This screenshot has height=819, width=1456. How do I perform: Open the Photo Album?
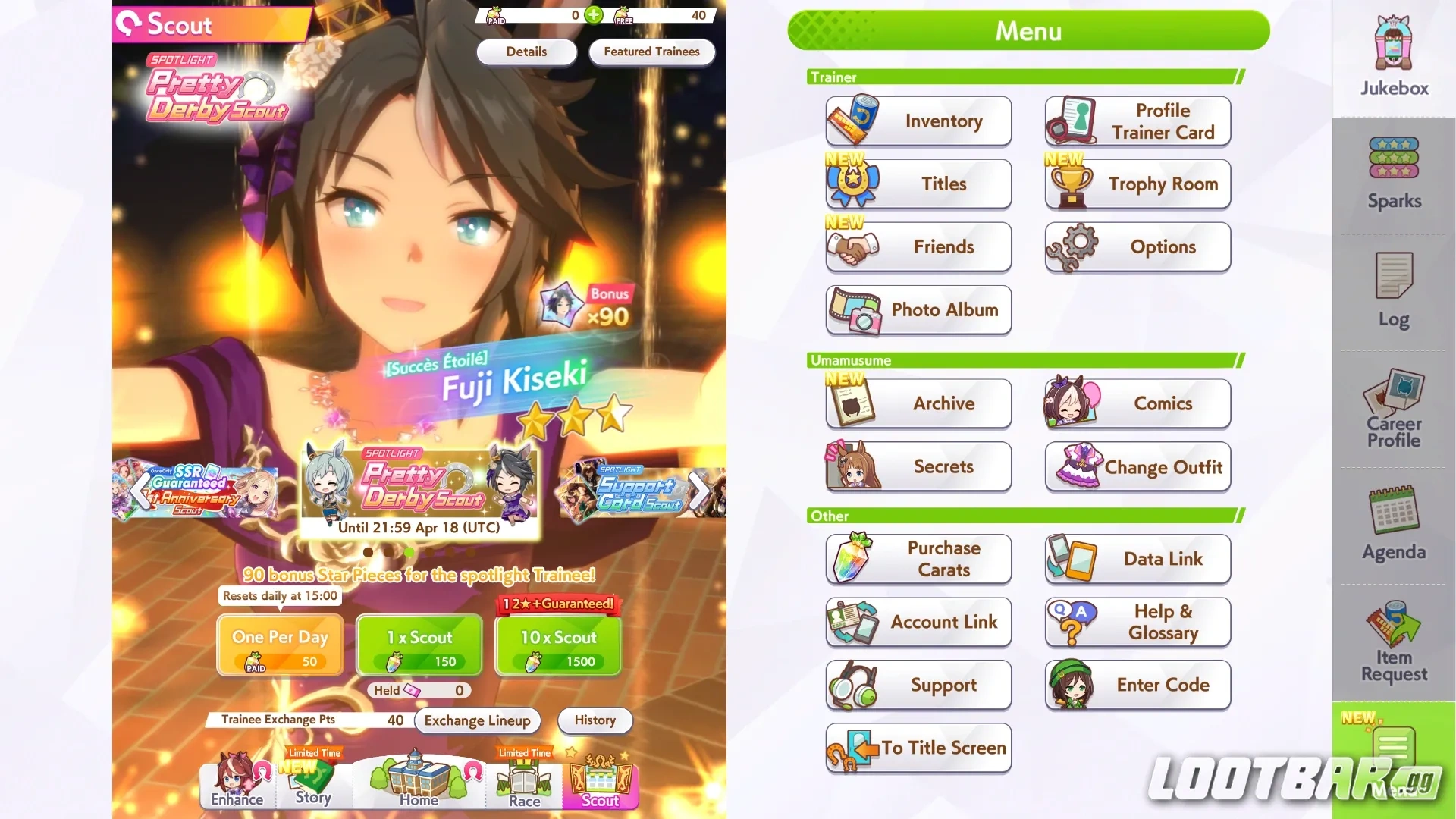click(918, 310)
